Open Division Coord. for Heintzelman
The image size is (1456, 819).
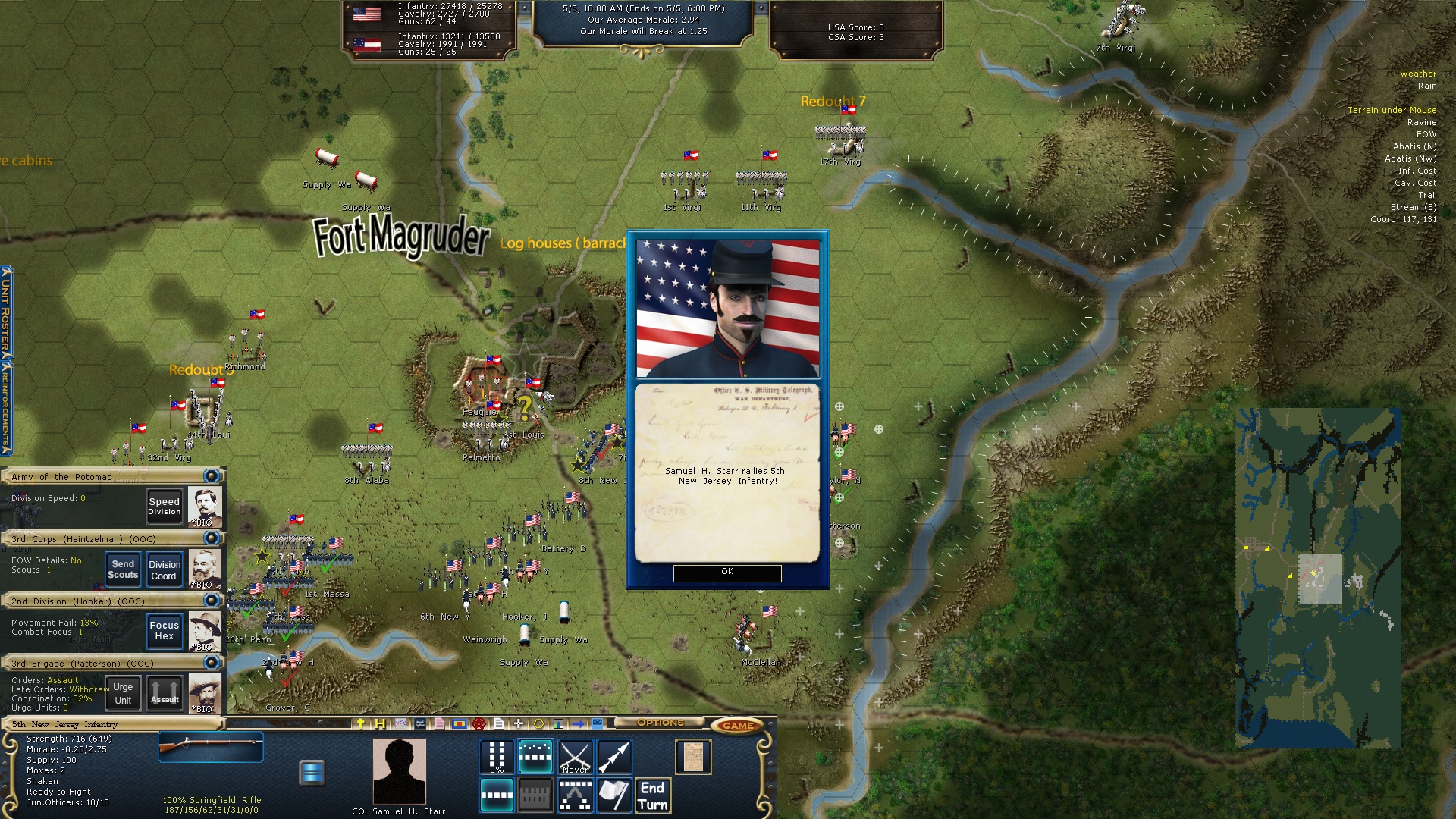coord(165,570)
